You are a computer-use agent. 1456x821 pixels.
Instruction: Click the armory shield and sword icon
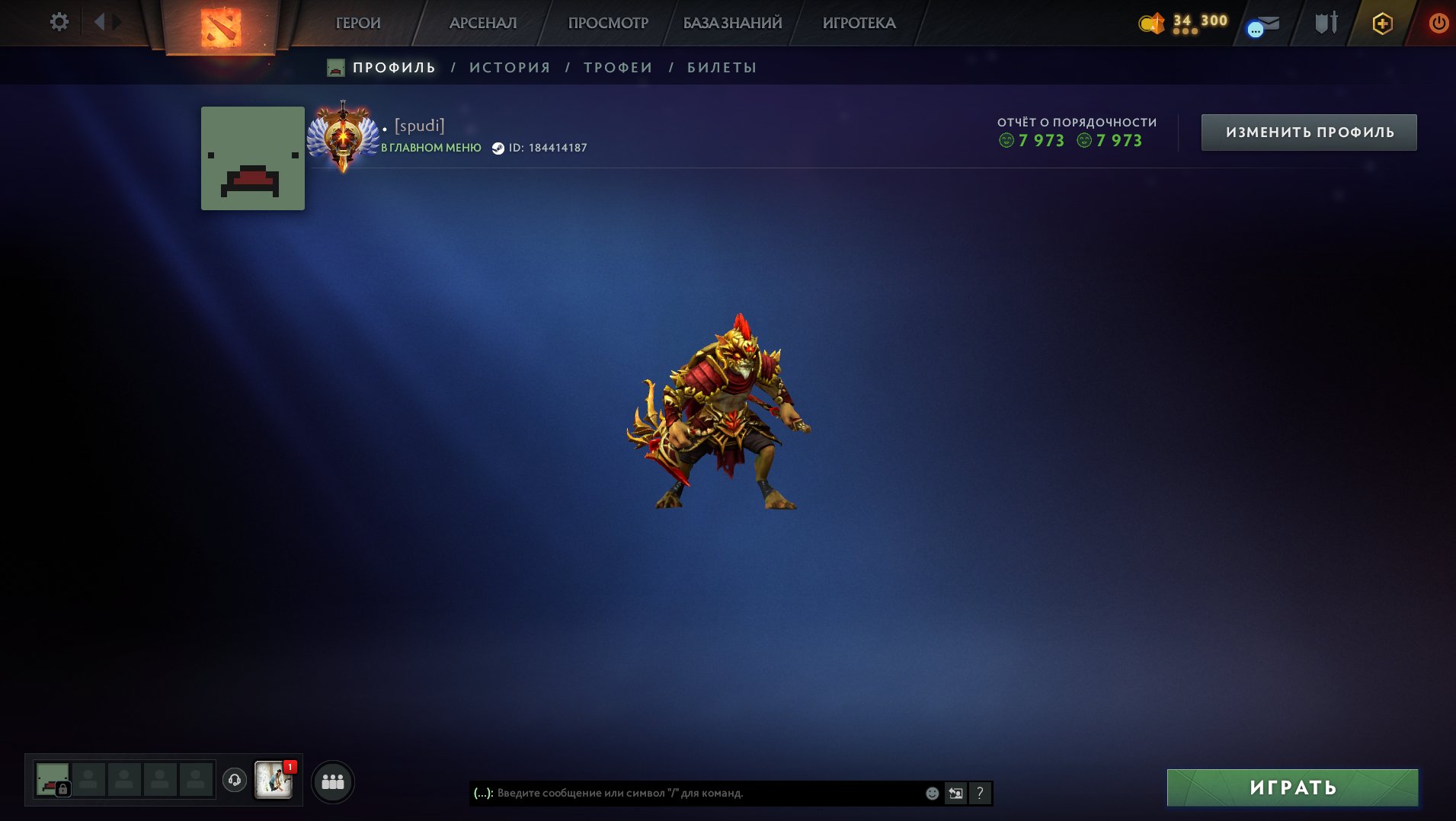tap(1325, 23)
